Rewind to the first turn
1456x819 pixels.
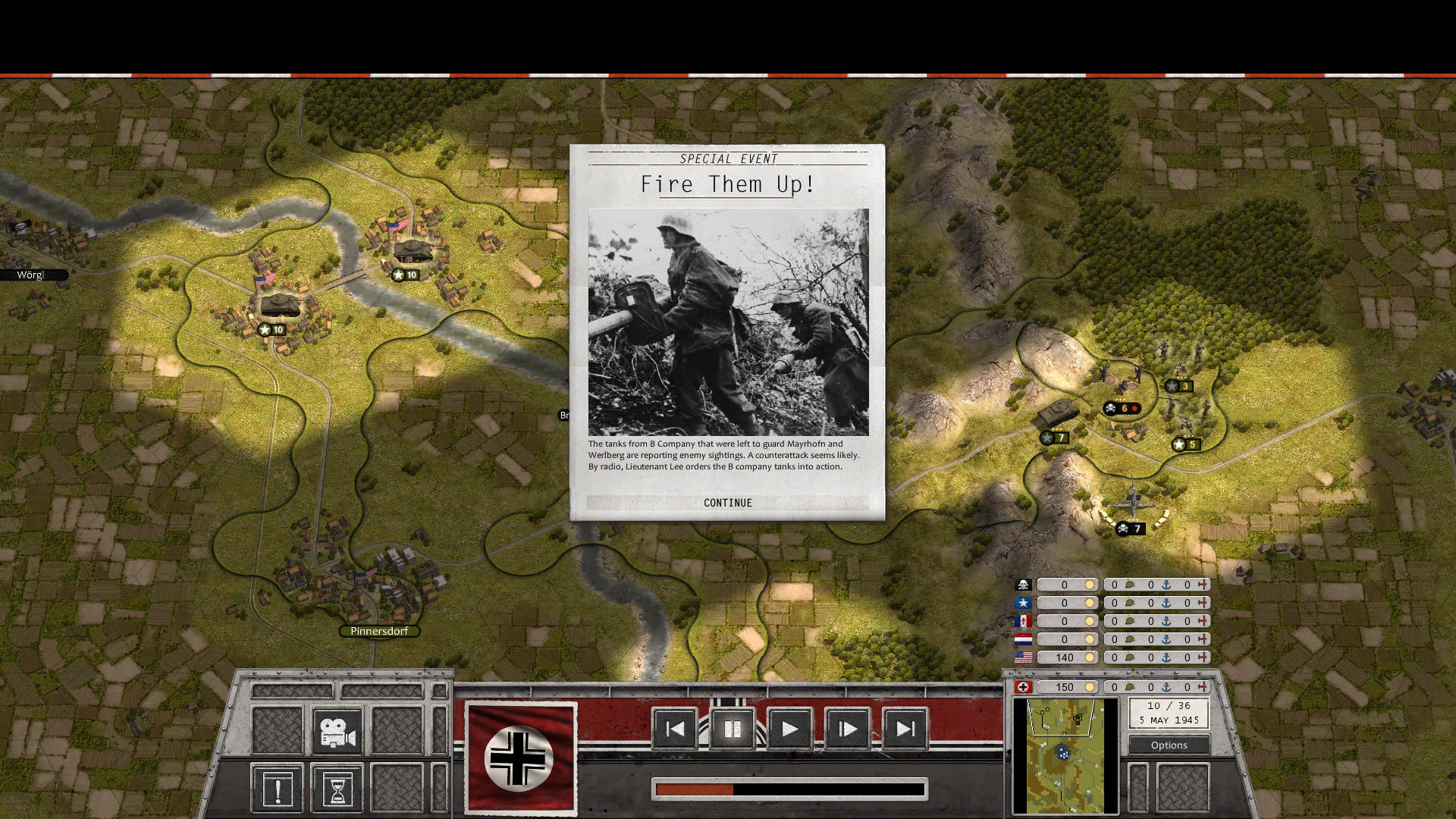(x=674, y=730)
